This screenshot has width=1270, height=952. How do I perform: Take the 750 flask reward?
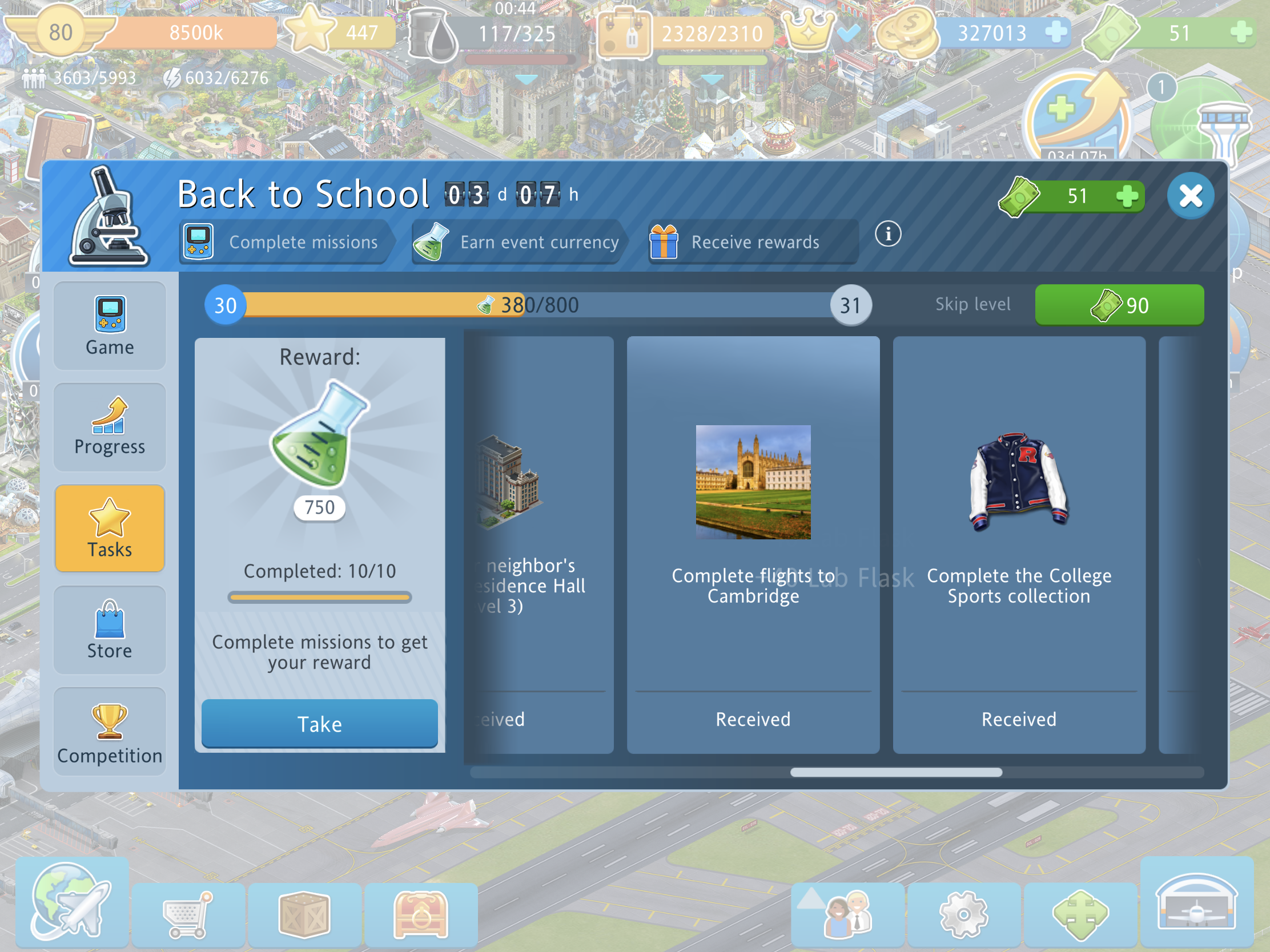(x=319, y=724)
